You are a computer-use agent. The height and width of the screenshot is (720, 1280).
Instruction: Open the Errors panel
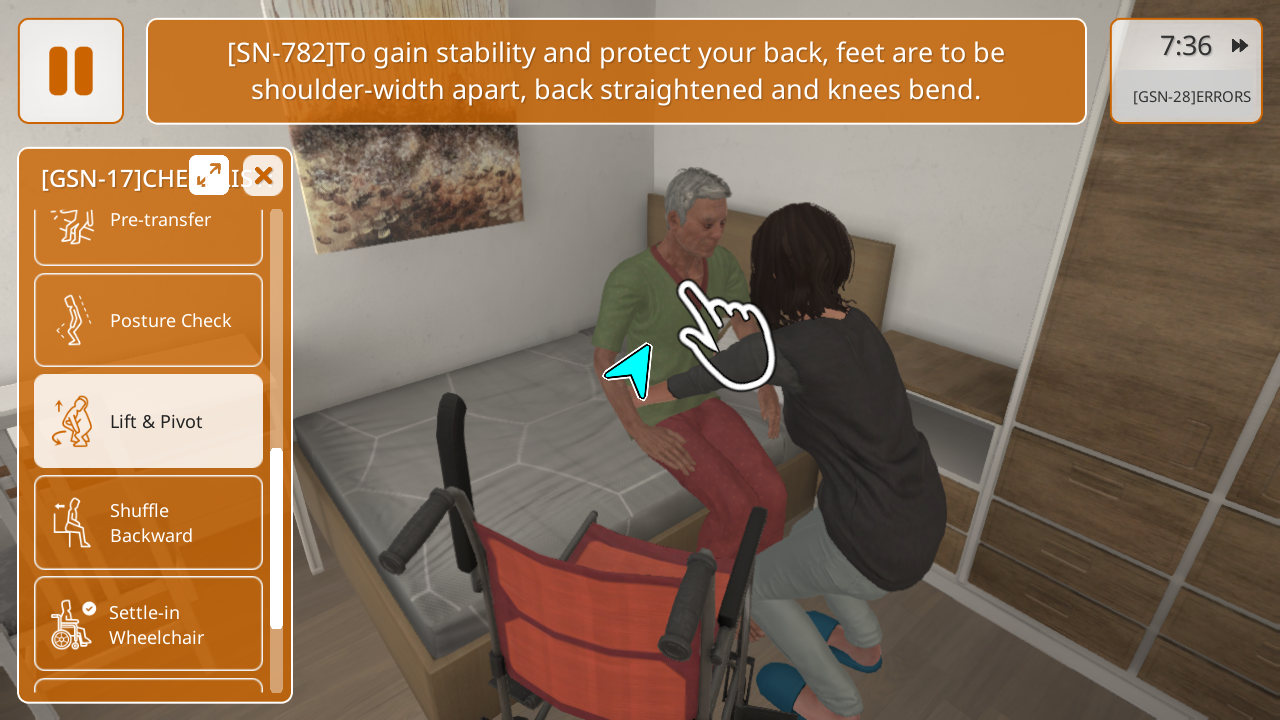(x=1191, y=97)
